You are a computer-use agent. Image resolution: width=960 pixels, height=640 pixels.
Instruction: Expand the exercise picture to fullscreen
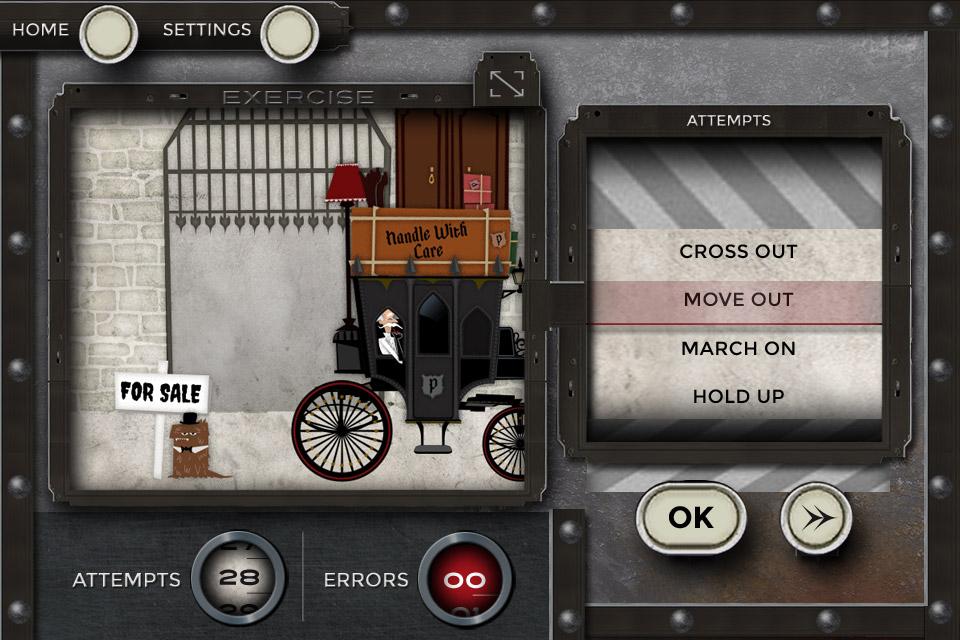click(x=507, y=83)
